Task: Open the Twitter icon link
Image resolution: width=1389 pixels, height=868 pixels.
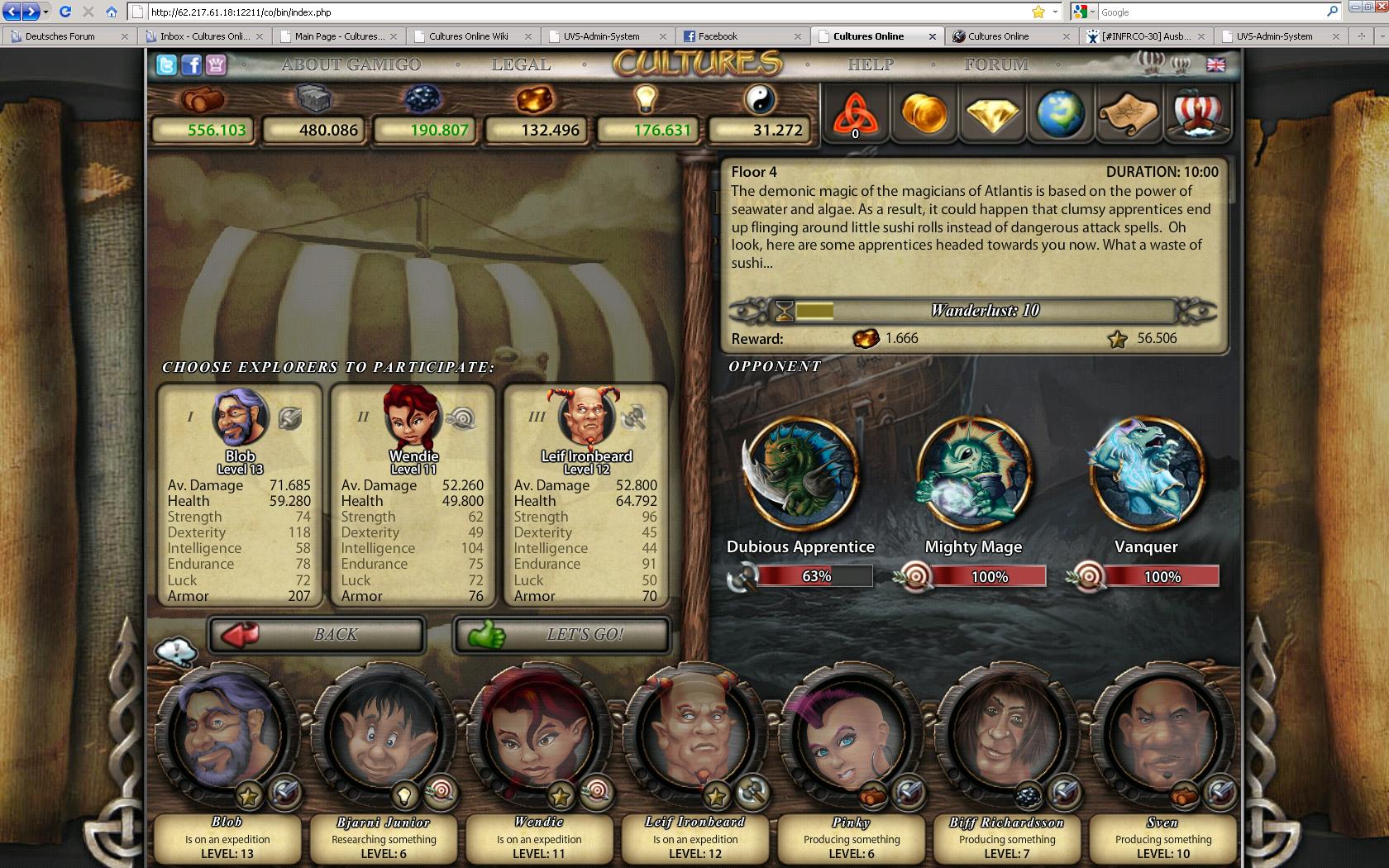Action: tap(166, 65)
